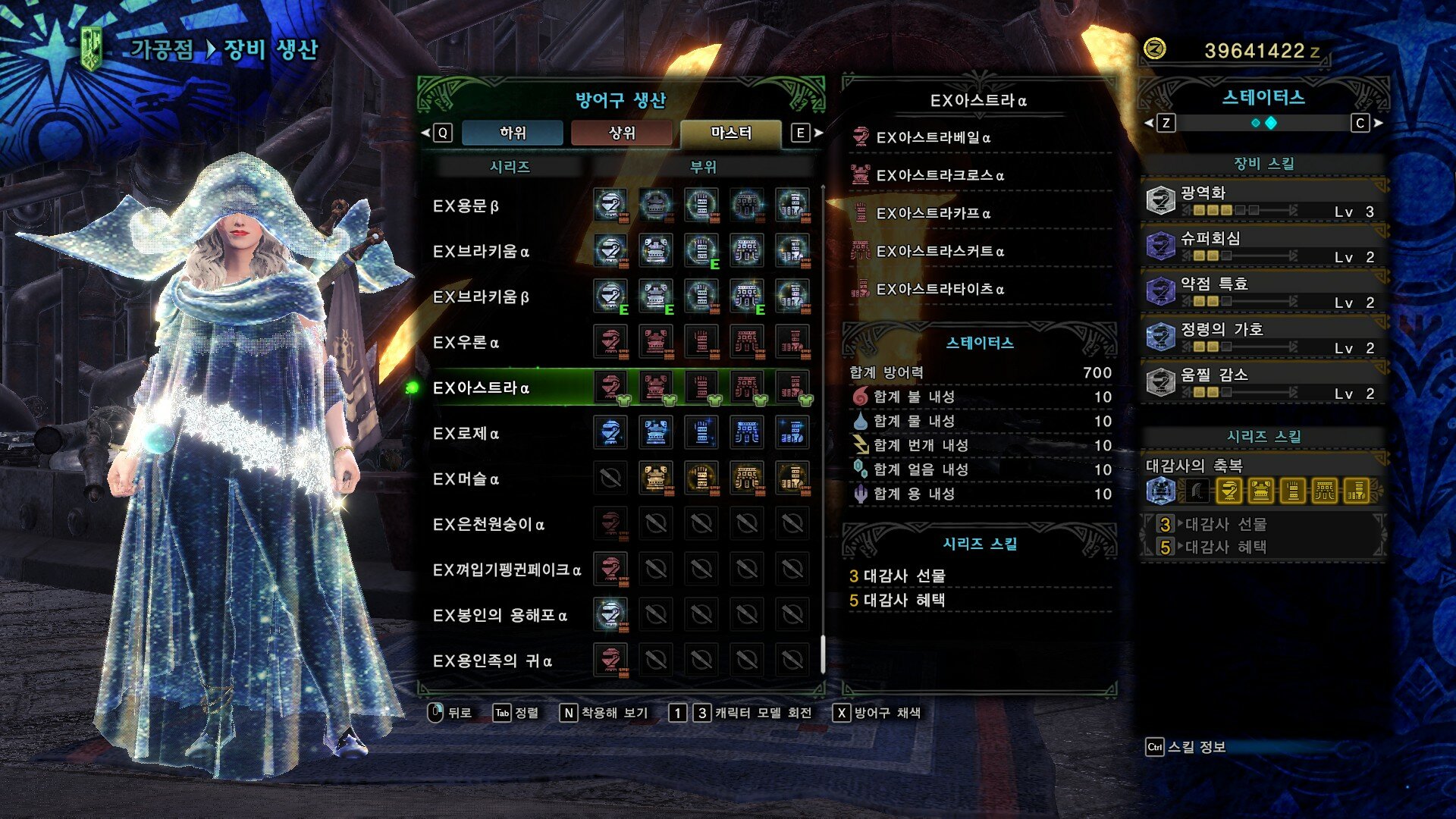Choose the EX브라키움α armor series
This screenshot has width=1456, height=819.
coord(481,252)
